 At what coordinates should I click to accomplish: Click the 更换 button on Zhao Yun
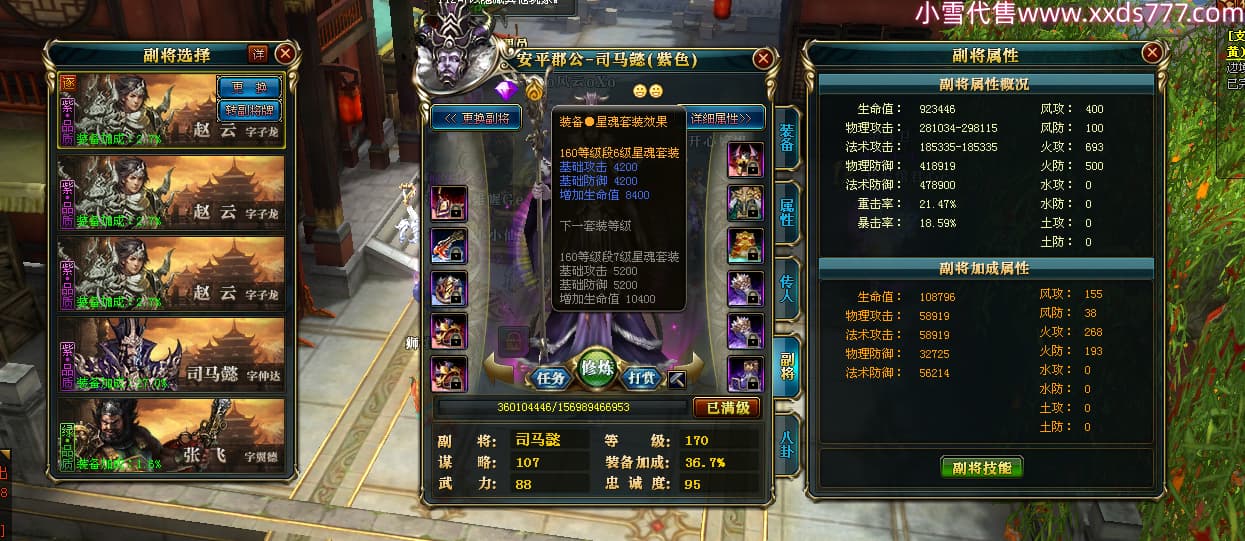click(248, 88)
